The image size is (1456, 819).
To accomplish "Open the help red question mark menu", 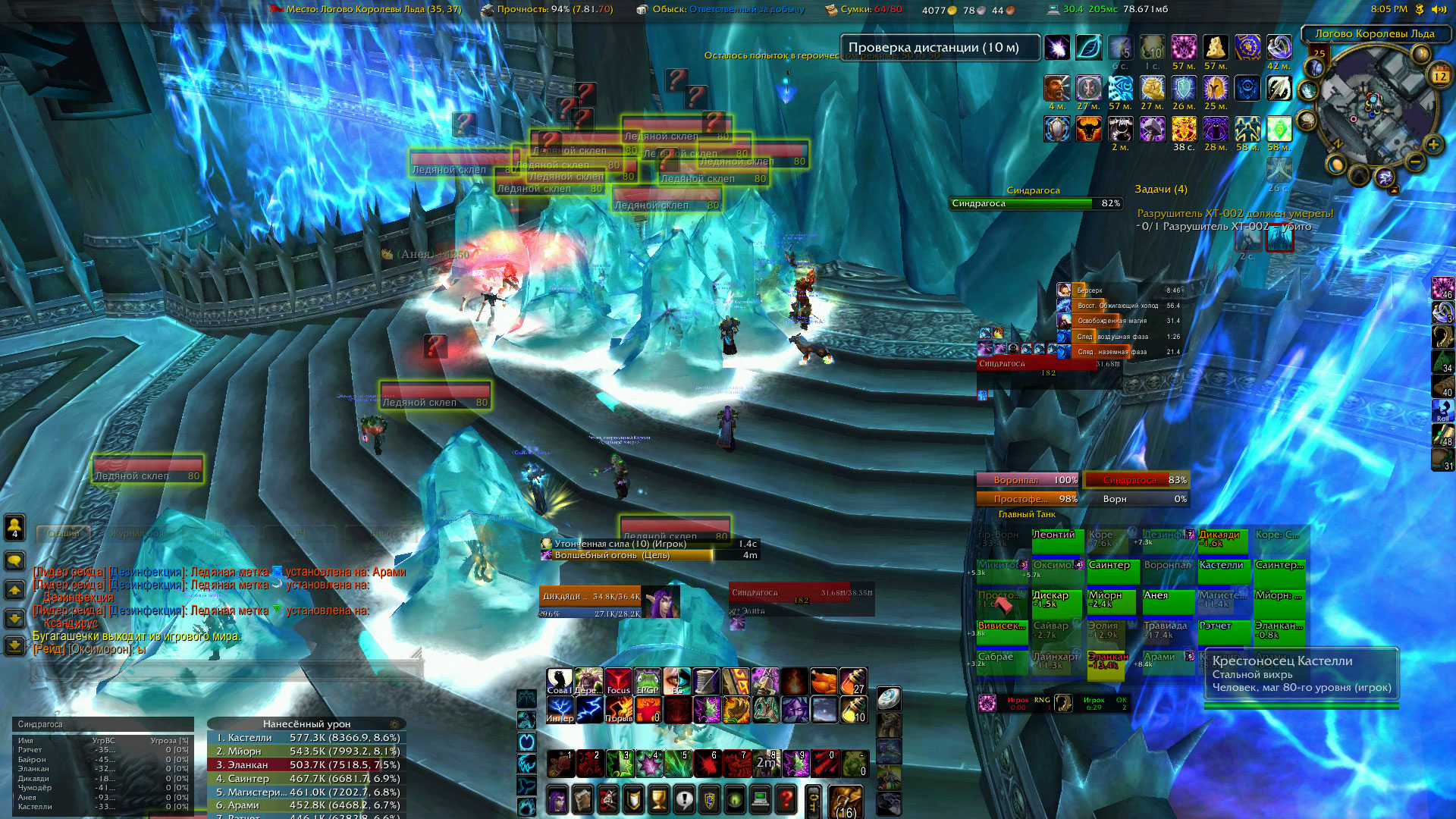I will (786, 799).
